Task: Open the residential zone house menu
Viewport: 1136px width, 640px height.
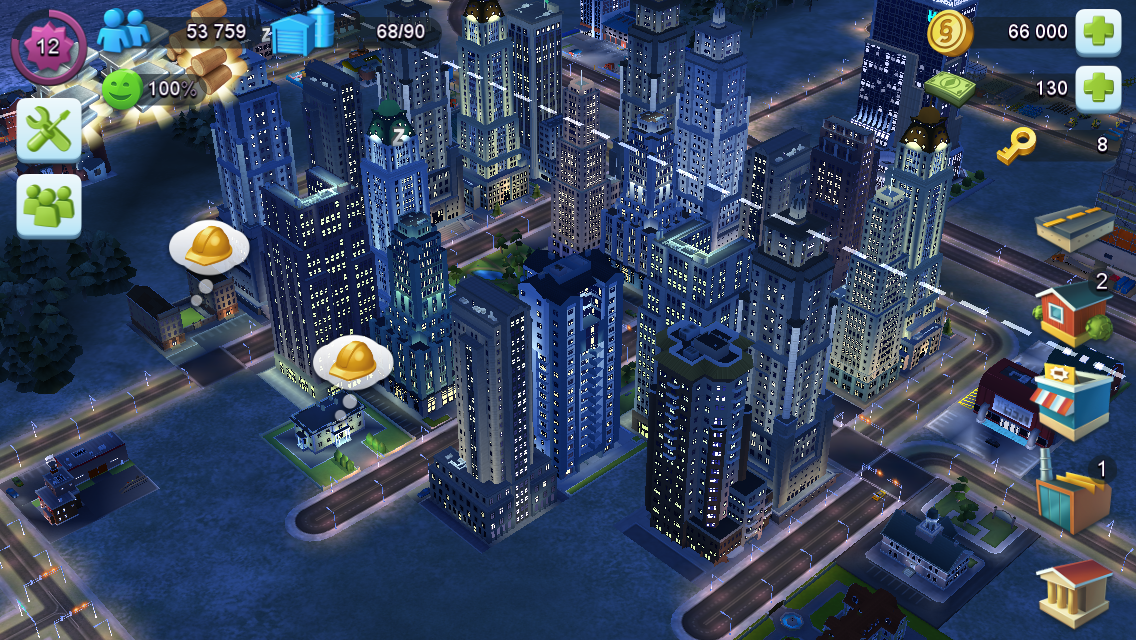Action: [1072, 312]
